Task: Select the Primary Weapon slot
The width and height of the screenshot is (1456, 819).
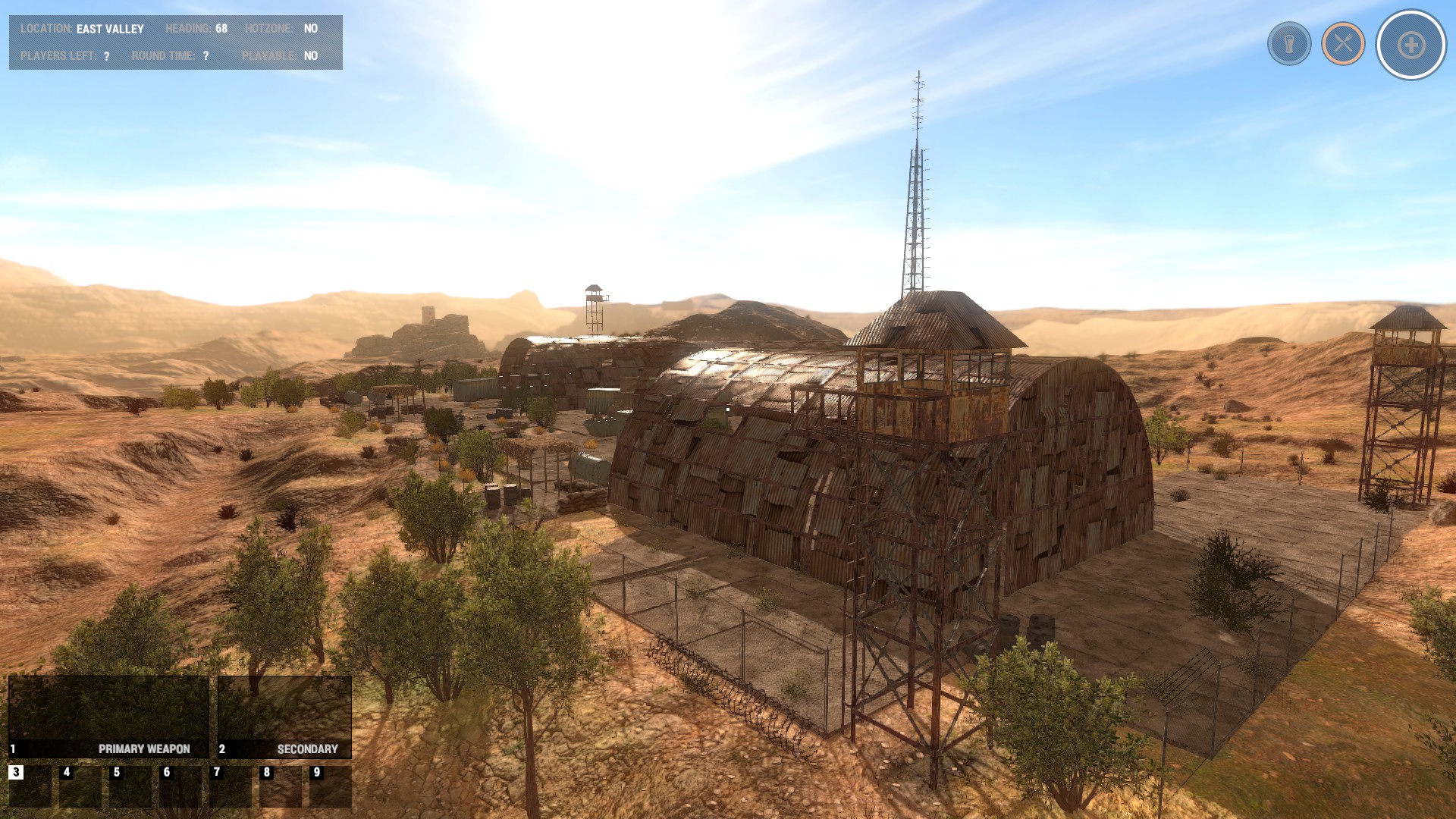Action: point(108,717)
